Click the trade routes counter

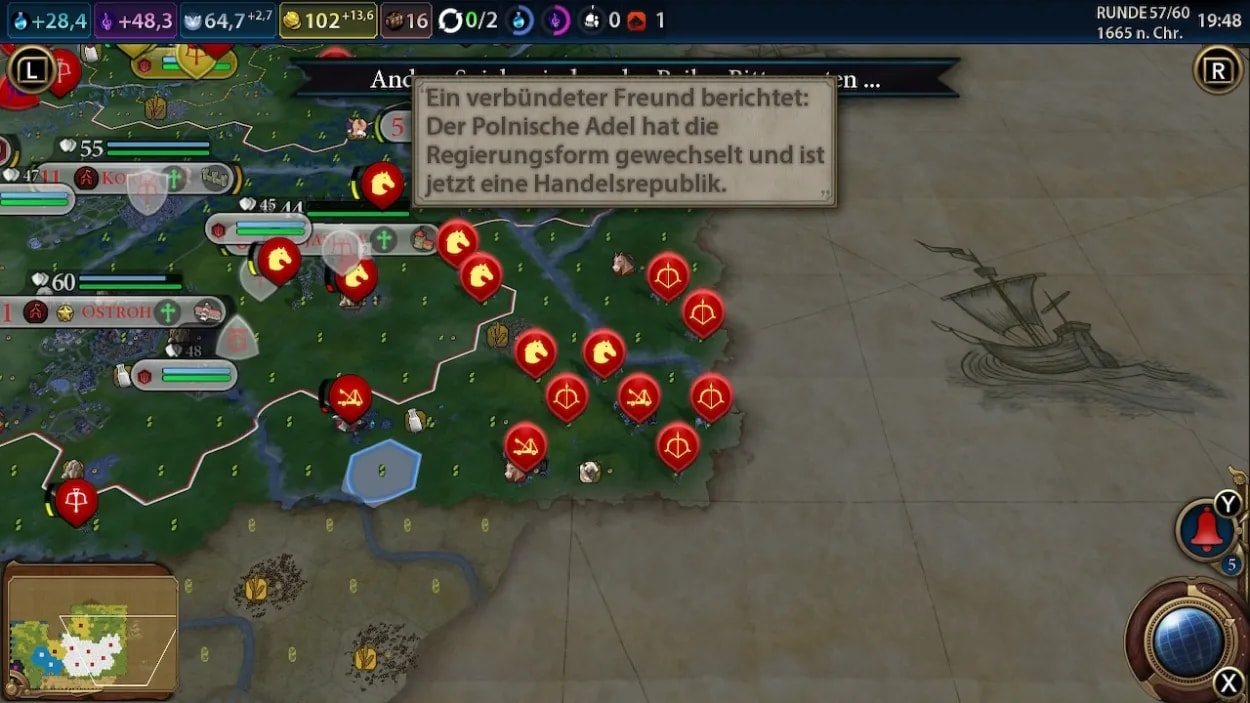click(468, 20)
